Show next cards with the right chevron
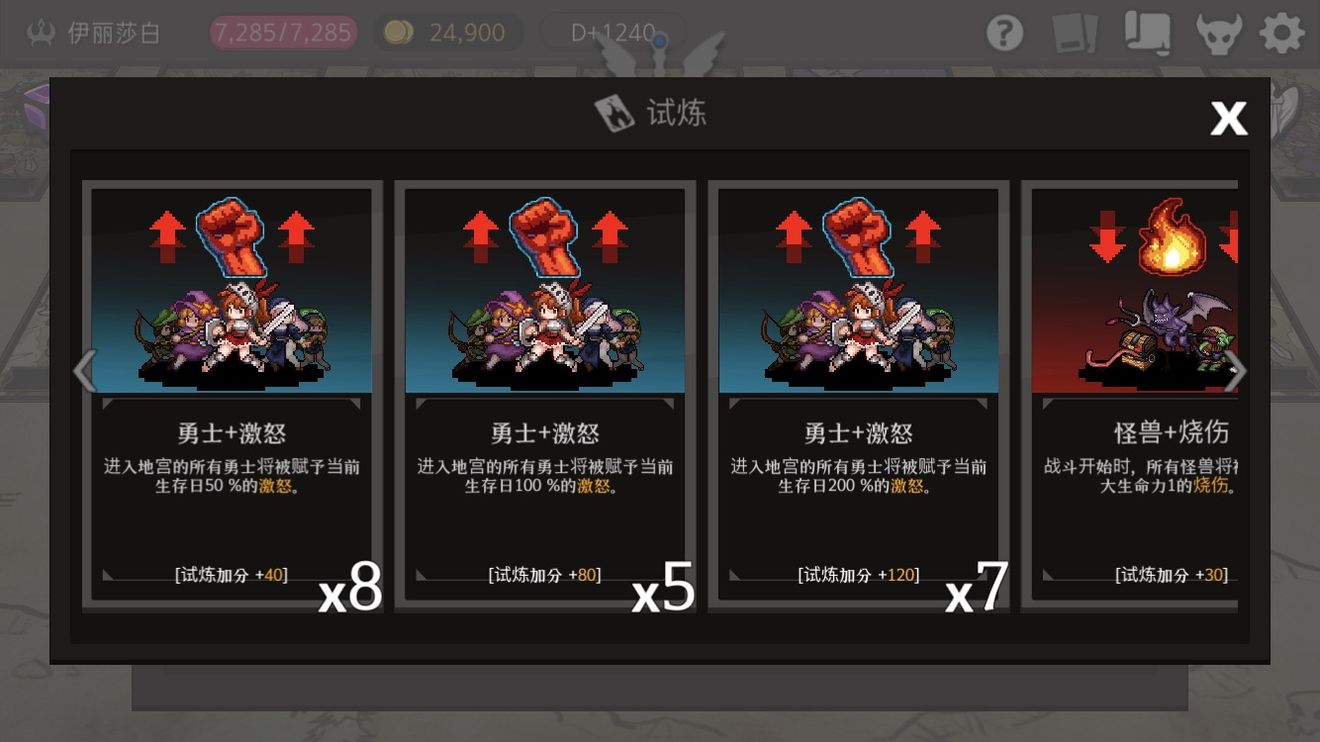The image size is (1320, 742). tap(1237, 371)
